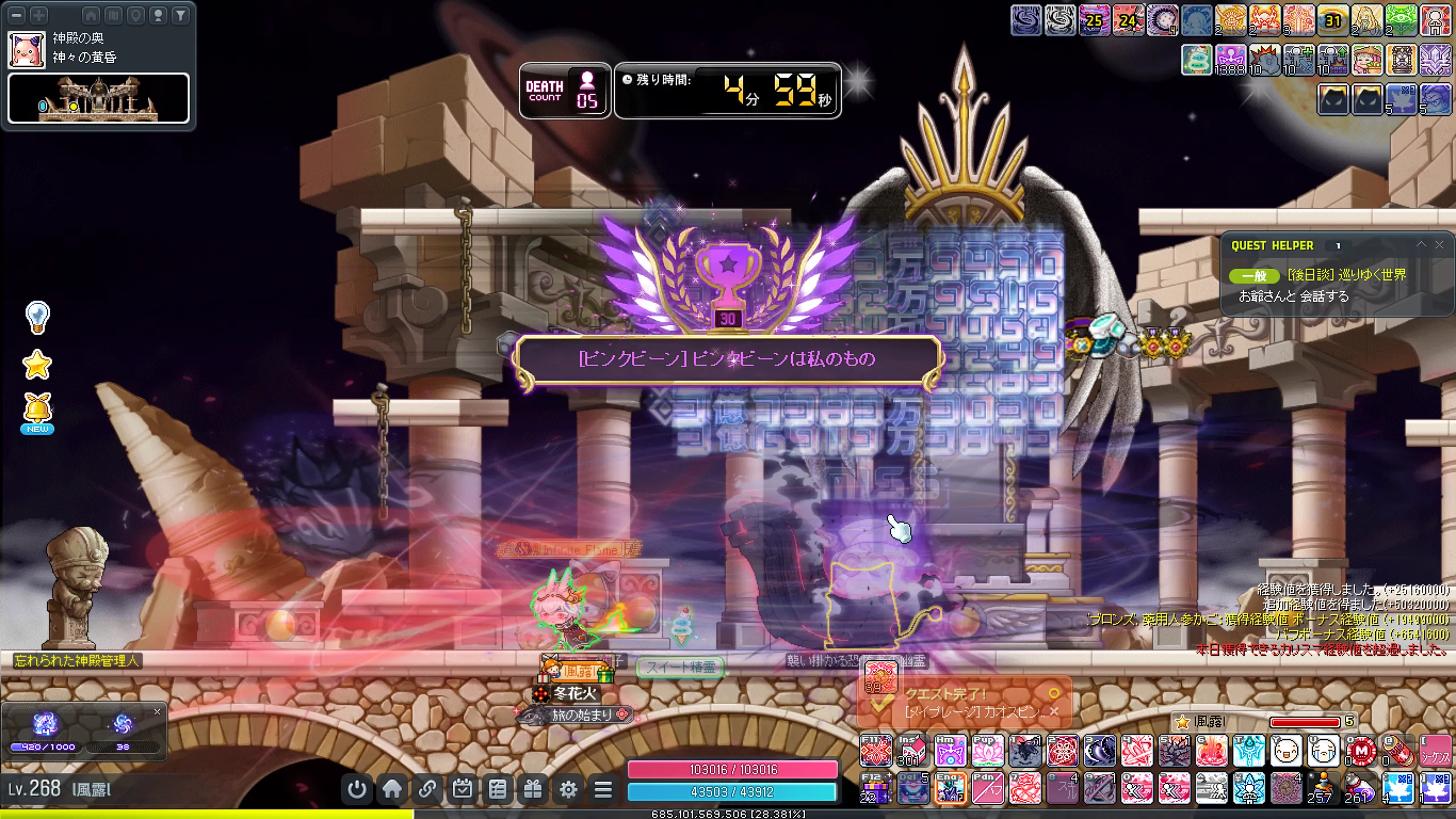
Task: Select the 巡りゆく世界 quest entry
Action: tap(1346, 275)
